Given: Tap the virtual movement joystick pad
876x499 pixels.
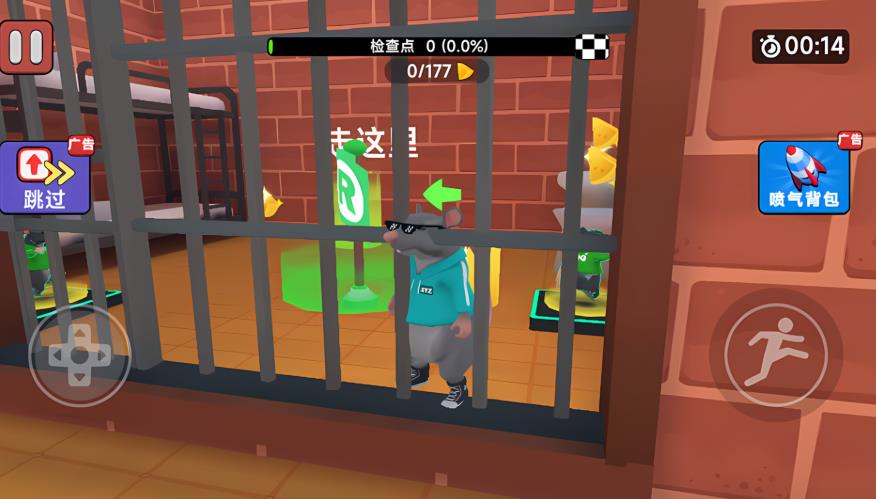Looking at the screenshot, I should 79,354.
